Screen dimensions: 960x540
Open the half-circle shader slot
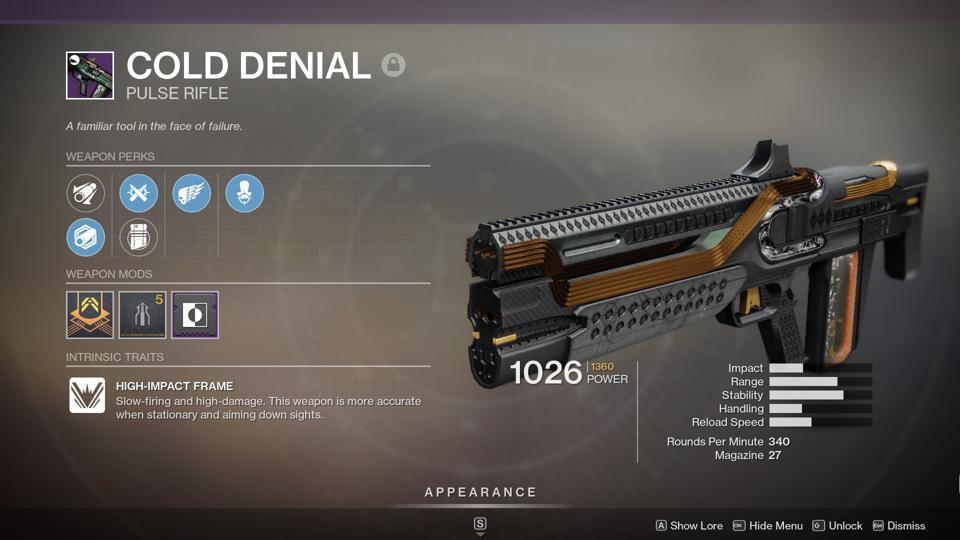pyautogui.click(x=195, y=314)
